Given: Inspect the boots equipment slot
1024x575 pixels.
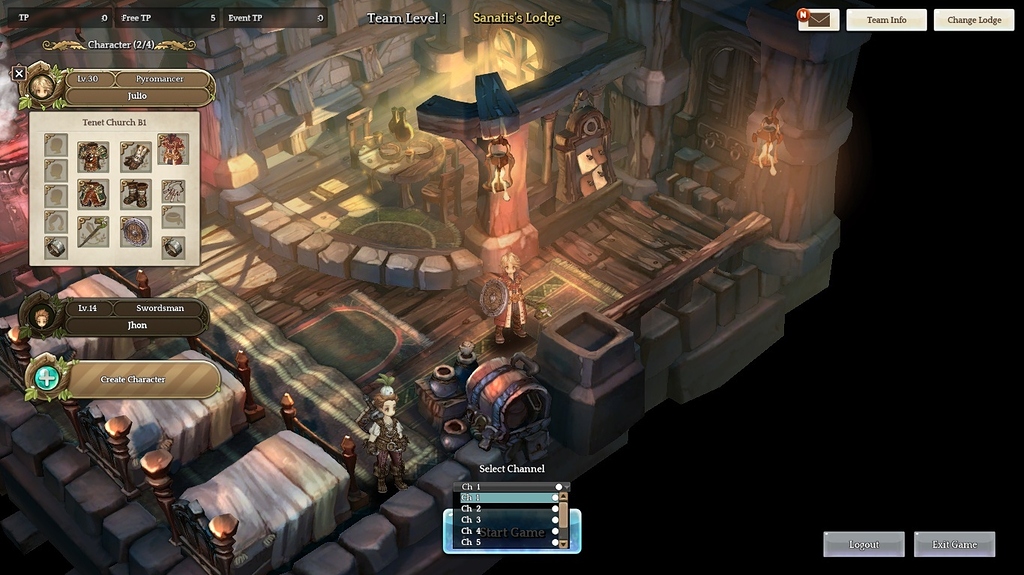Looking at the screenshot, I should click(x=135, y=193).
